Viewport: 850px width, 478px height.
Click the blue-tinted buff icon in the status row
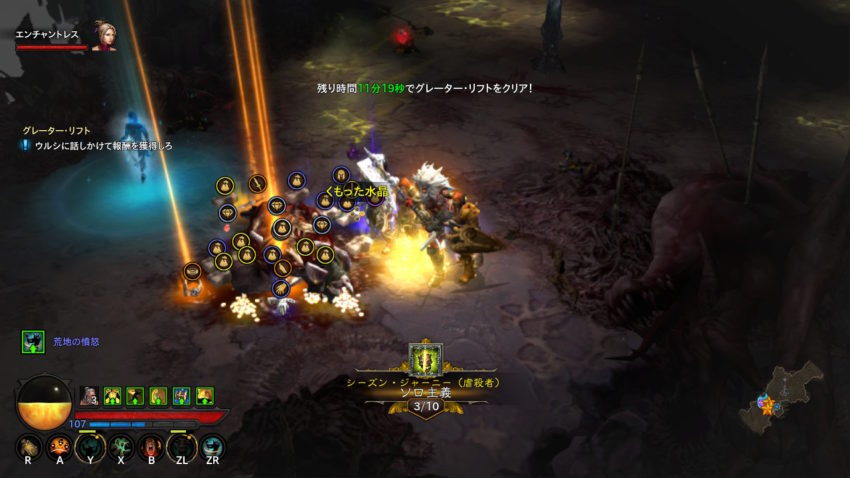click(181, 396)
